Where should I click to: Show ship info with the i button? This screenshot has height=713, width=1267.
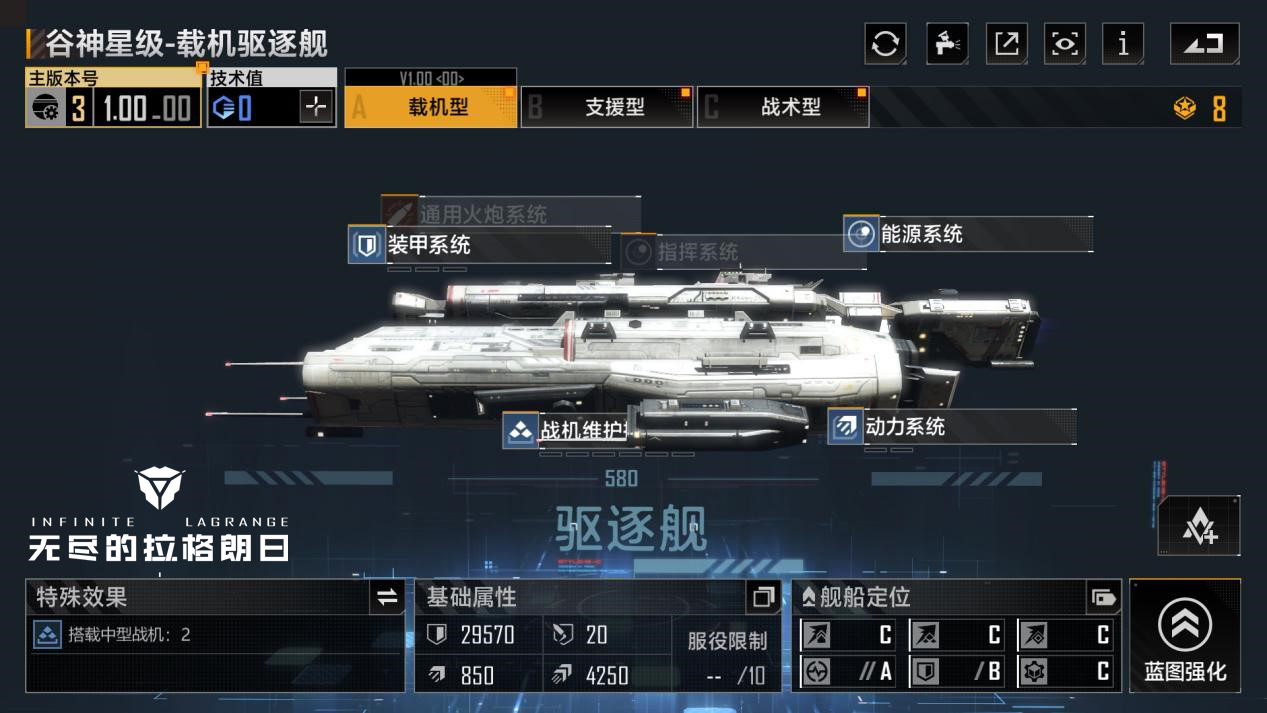1123,44
